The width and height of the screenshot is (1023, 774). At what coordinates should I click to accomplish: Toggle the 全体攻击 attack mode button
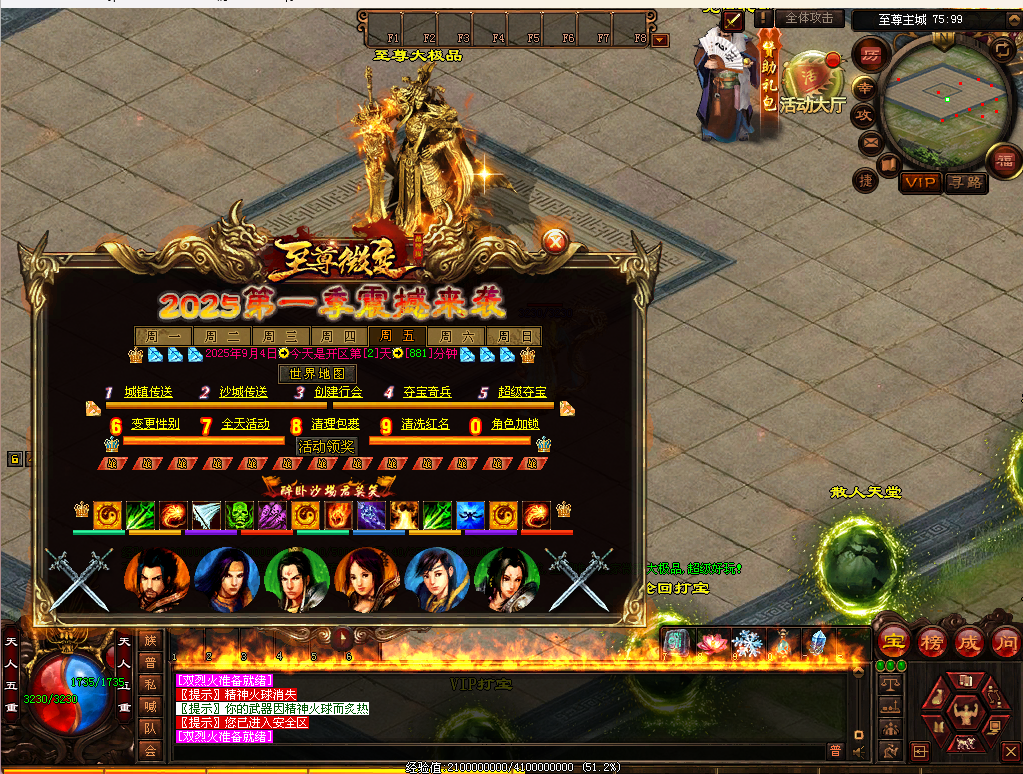tap(809, 18)
